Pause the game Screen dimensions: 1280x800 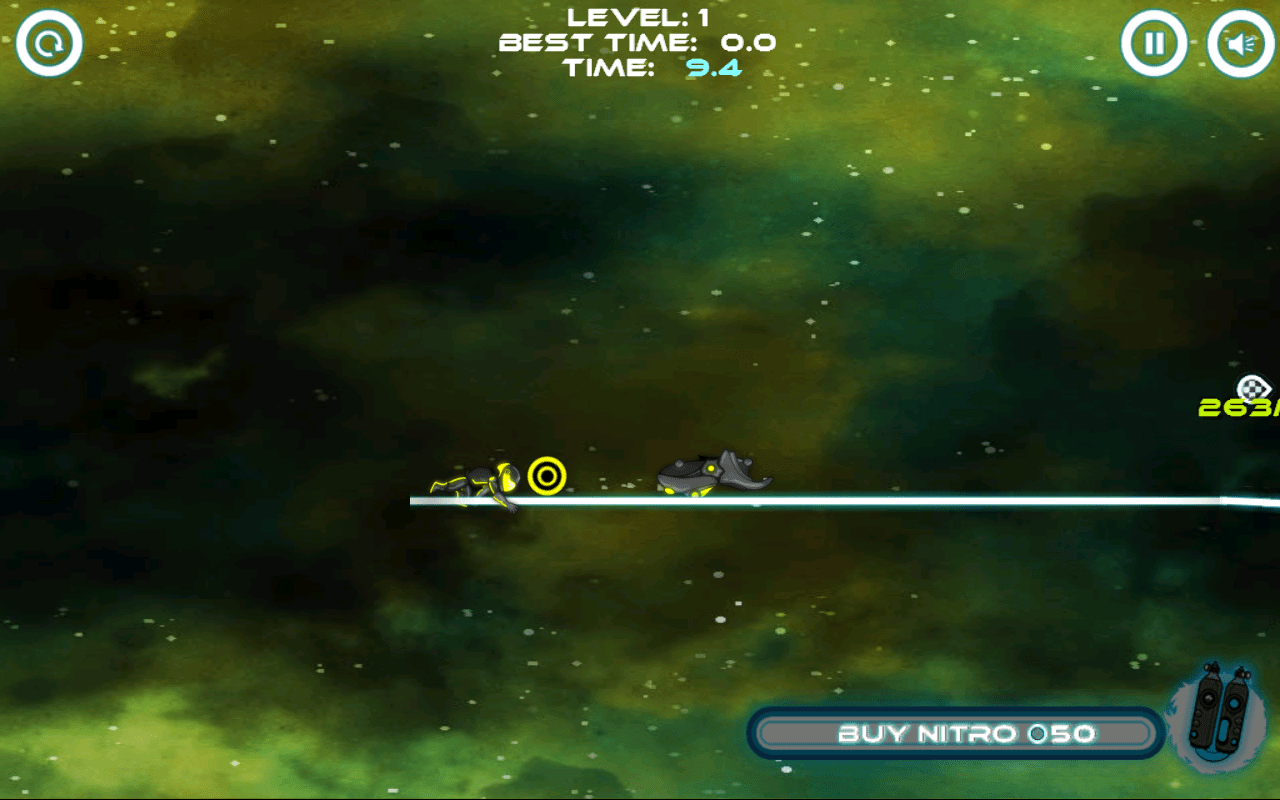coord(1154,44)
